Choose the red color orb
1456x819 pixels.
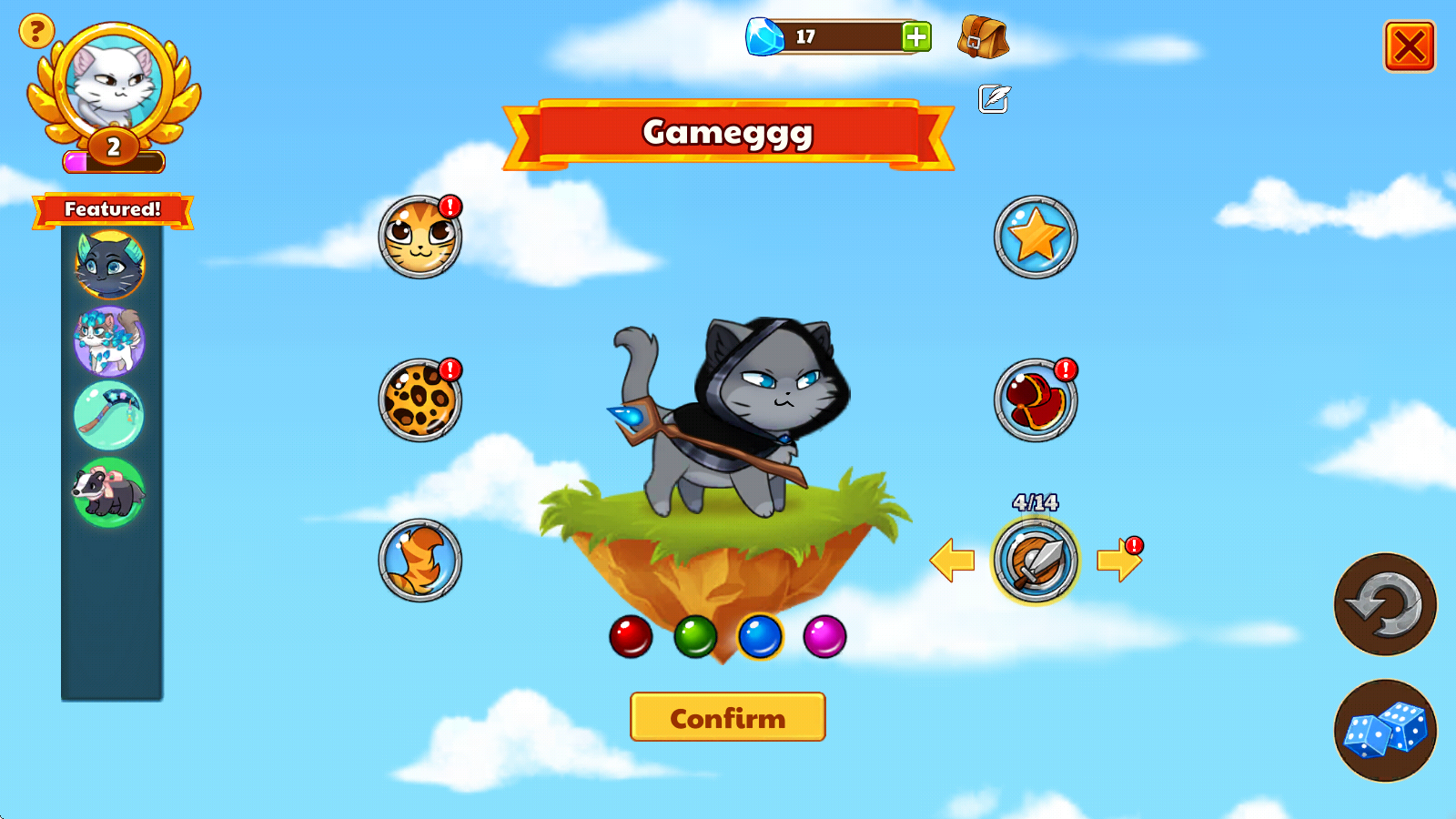tap(631, 636)
